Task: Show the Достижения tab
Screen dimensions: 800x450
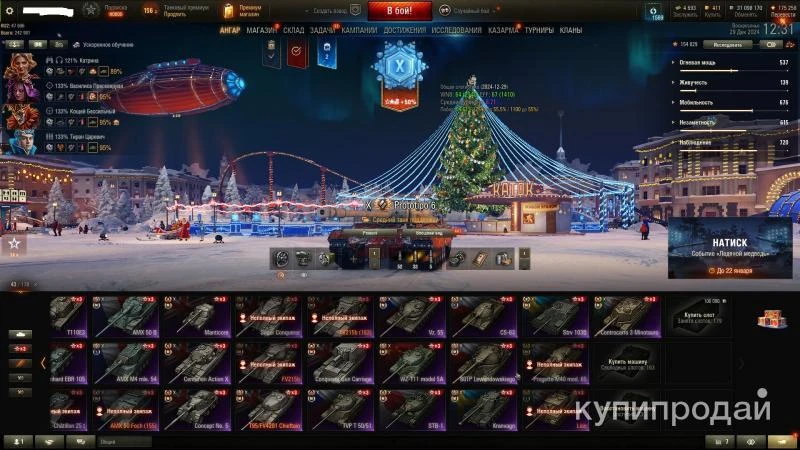Action: [404, 31]
